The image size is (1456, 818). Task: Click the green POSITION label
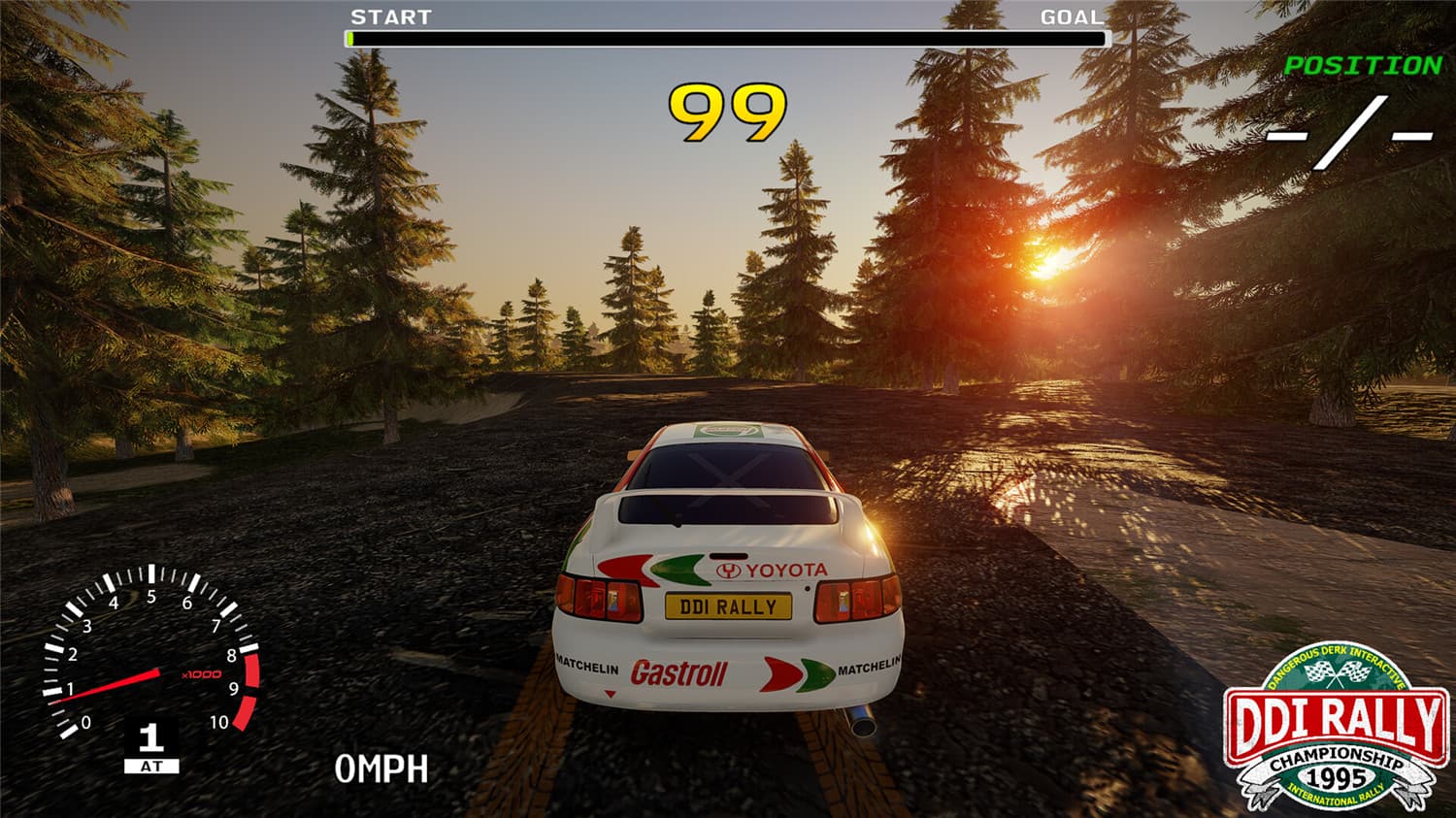pyautogui.click(x=1363, y=66)
